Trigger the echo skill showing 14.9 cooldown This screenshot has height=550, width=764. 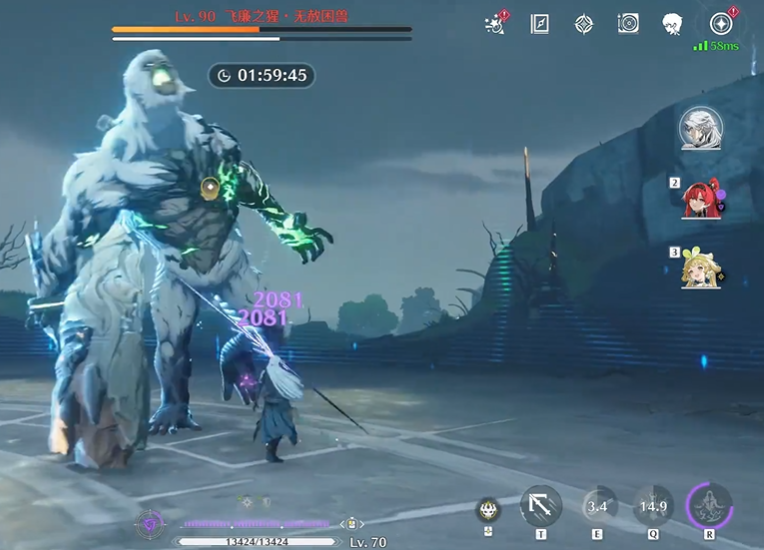[x=653, y=506]
